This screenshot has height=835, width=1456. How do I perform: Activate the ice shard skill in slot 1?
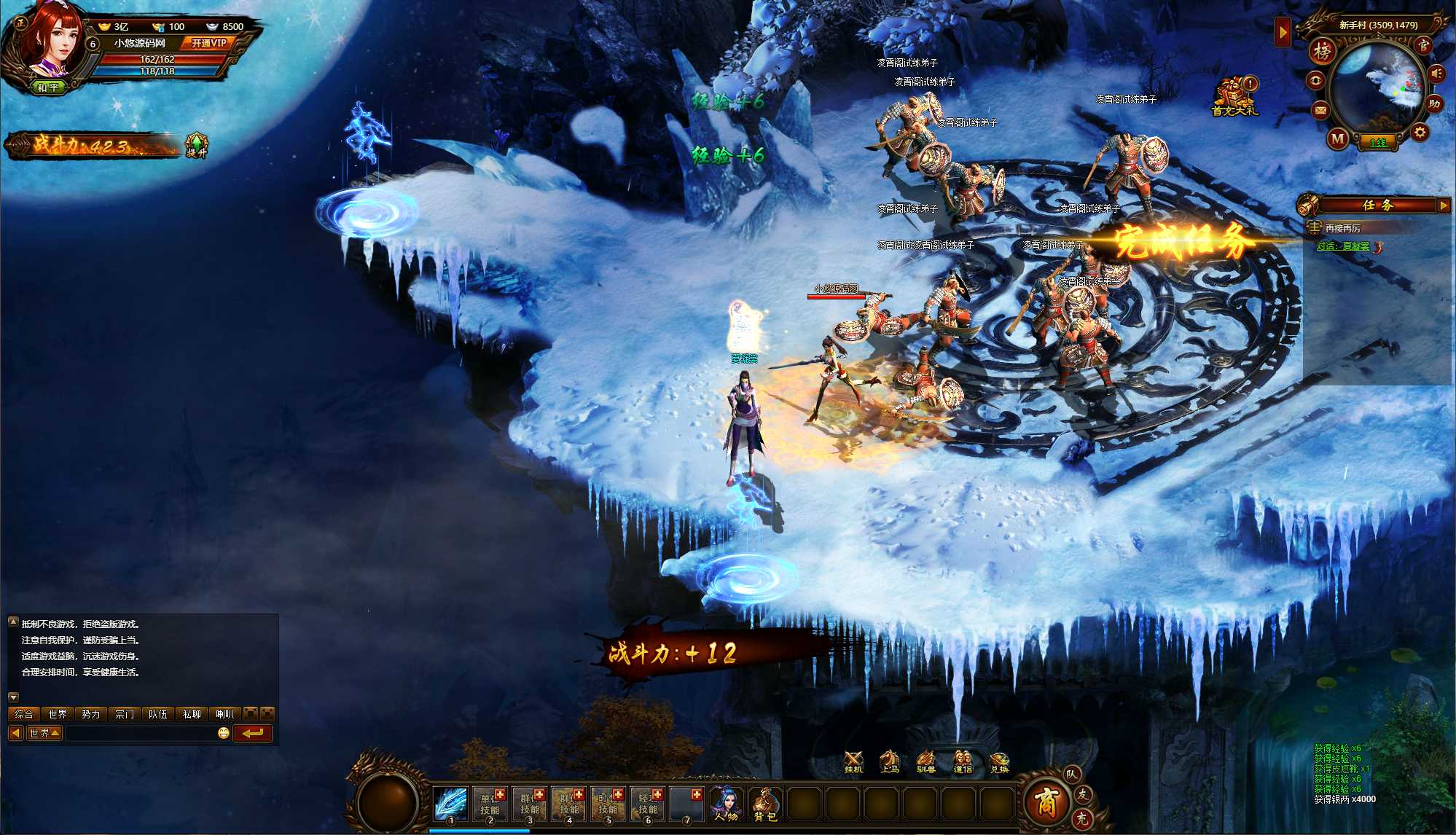450,803
